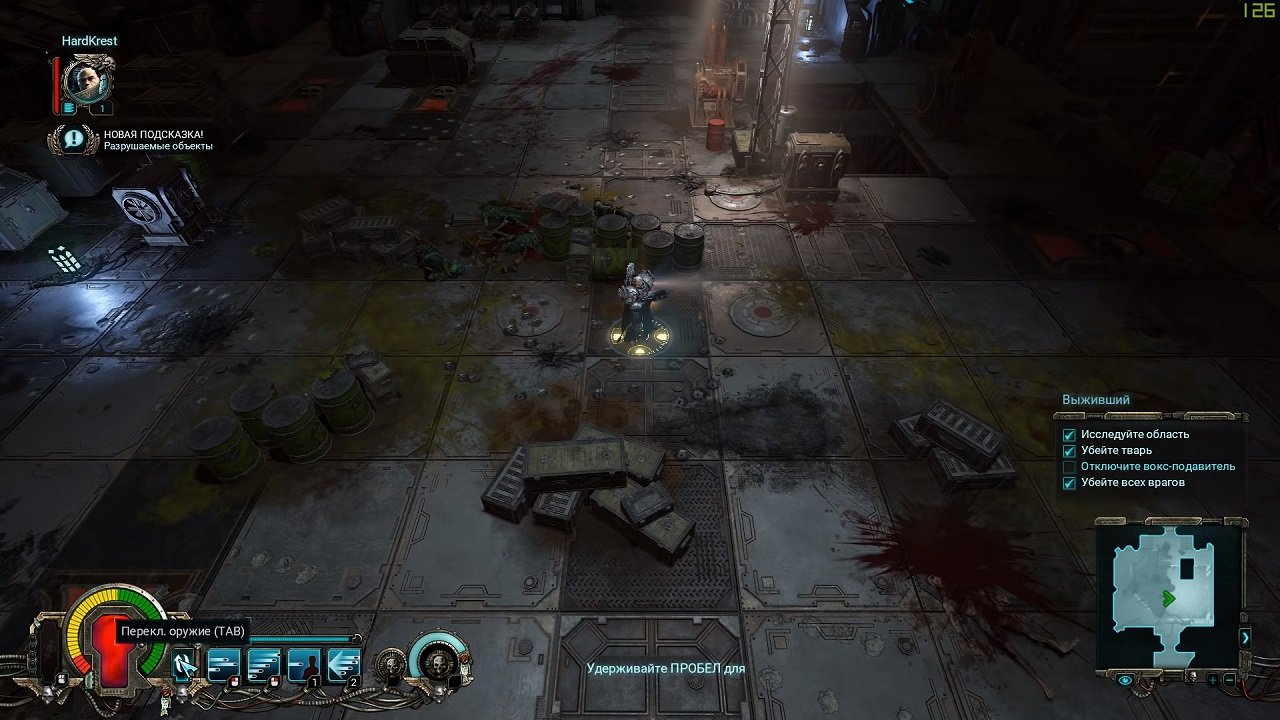Viewport: 1280px width, 720px height.
Task: Select the large skull ability with cyan ring
Action: pyautogui.click(x=438, y=661)
